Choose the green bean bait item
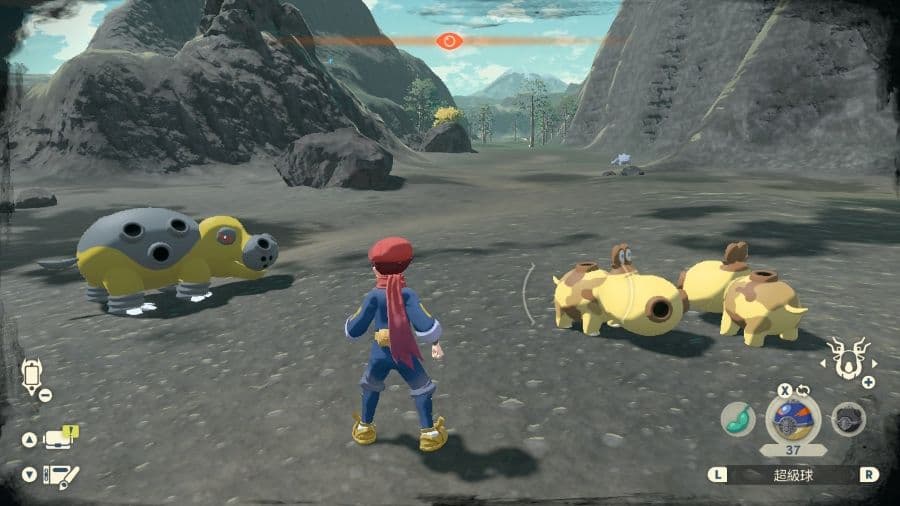The image size is (900, 506). pos(738,420)
